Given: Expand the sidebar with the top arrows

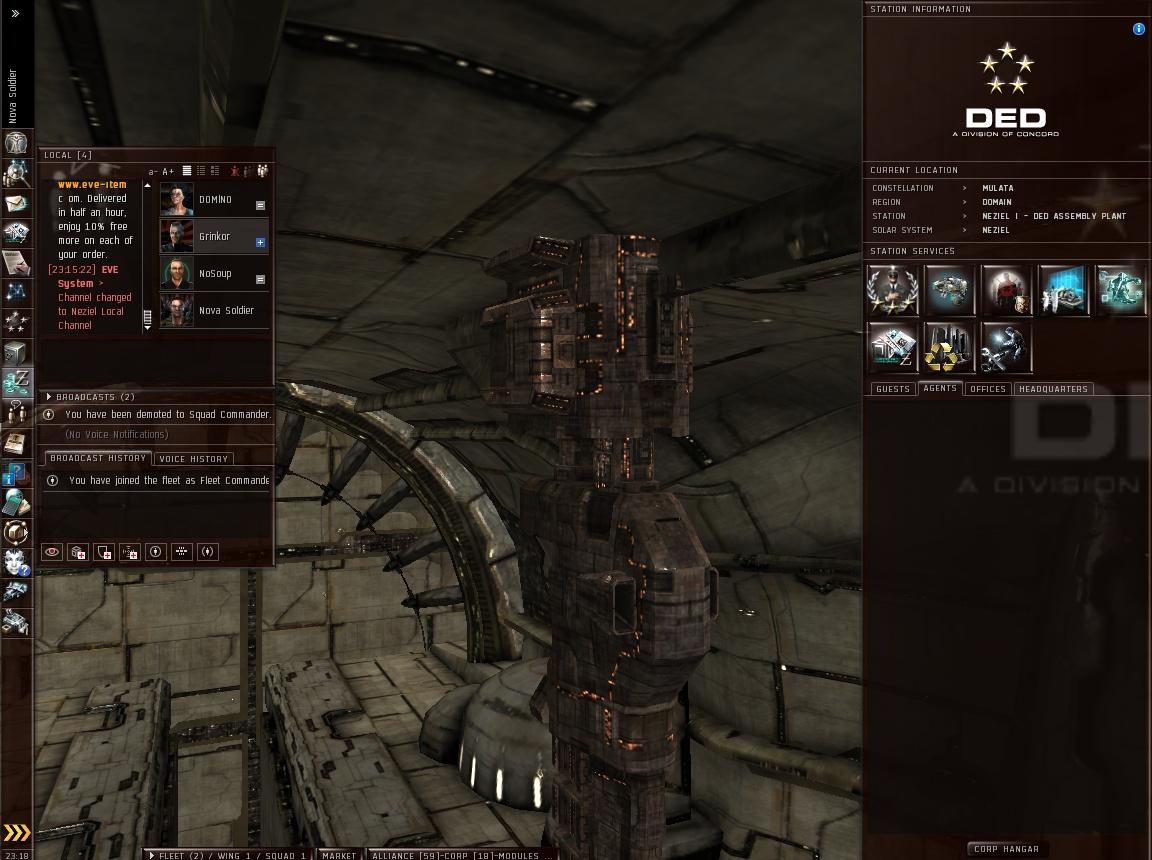Looking at the screenshot, I should [15, 14].
